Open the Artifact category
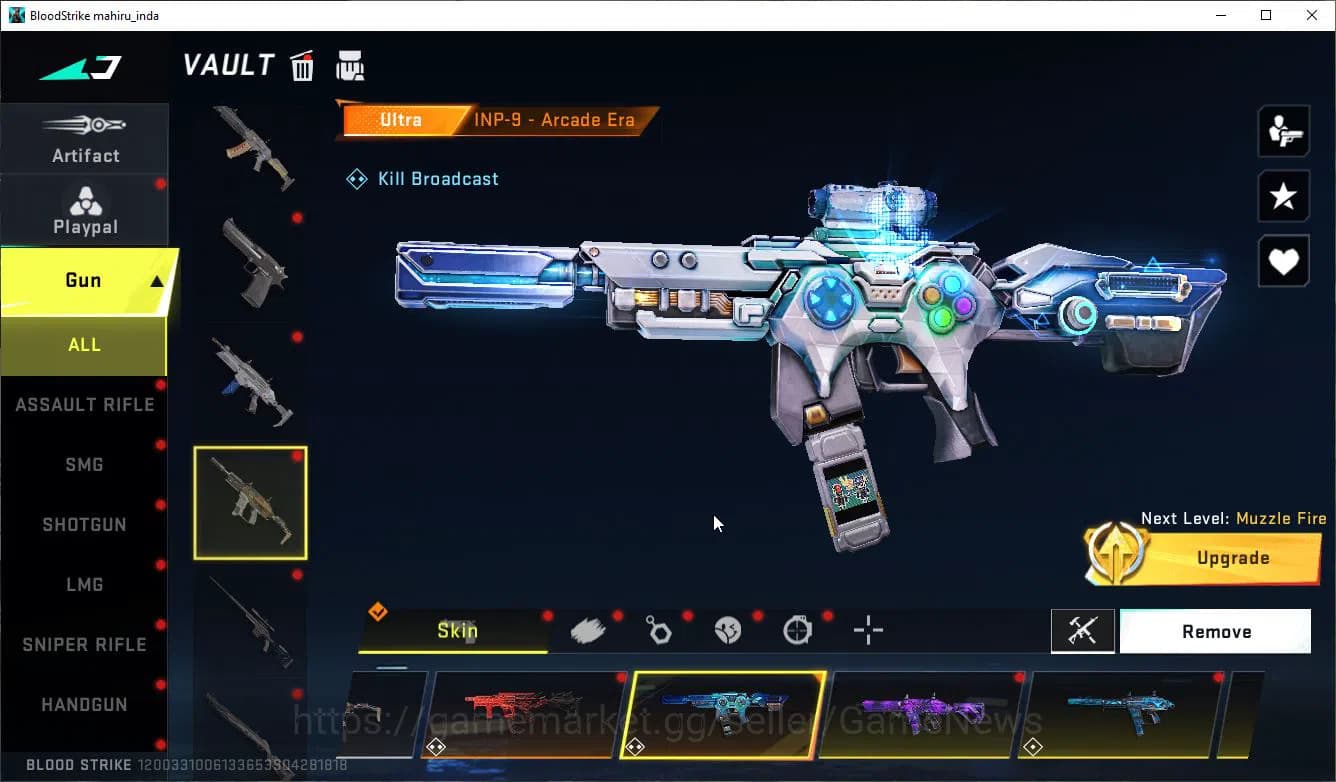This screenshot has width=1336, height=782. coord(85,140)
